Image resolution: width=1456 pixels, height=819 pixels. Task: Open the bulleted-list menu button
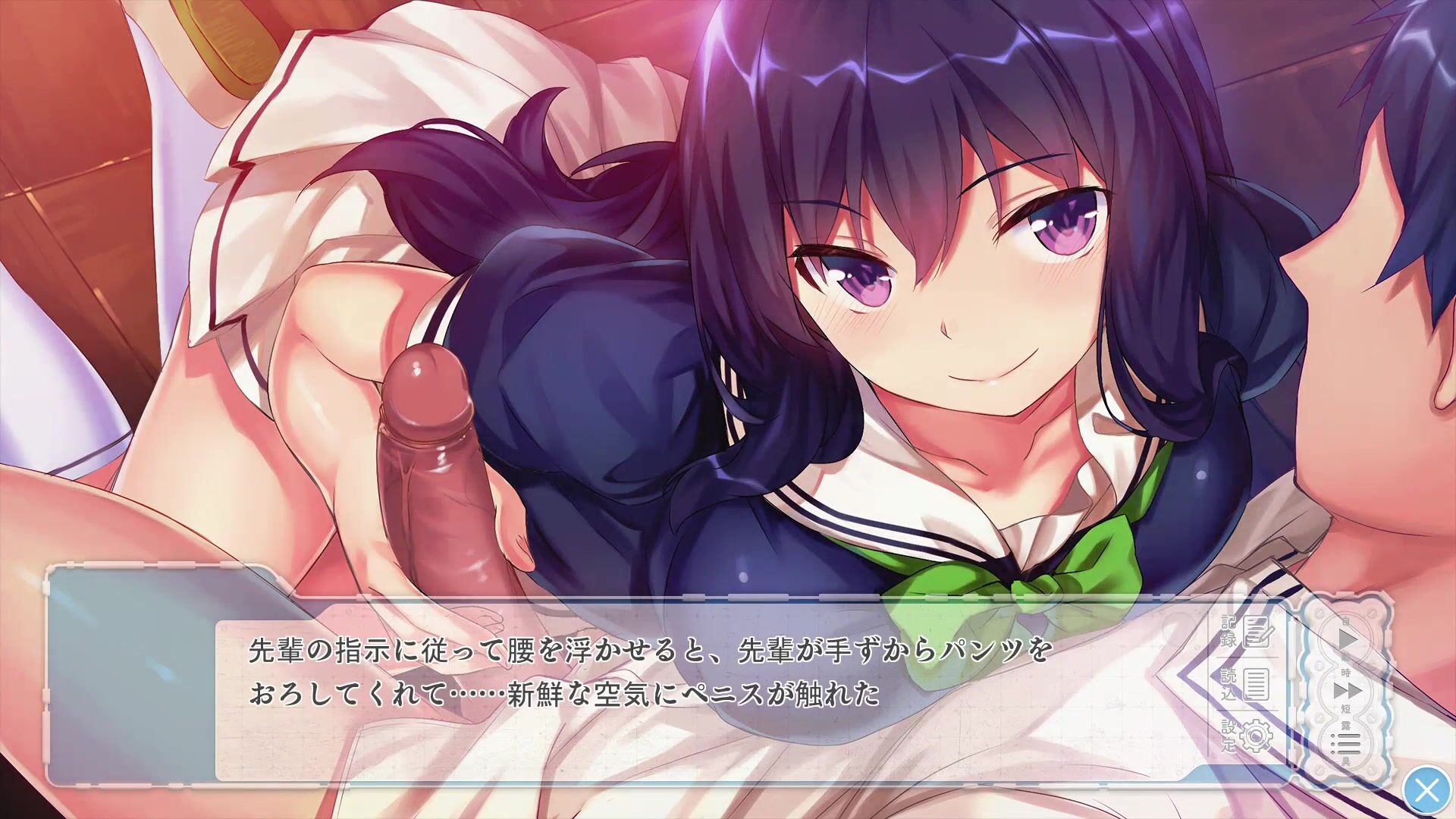pos(1347,744)
